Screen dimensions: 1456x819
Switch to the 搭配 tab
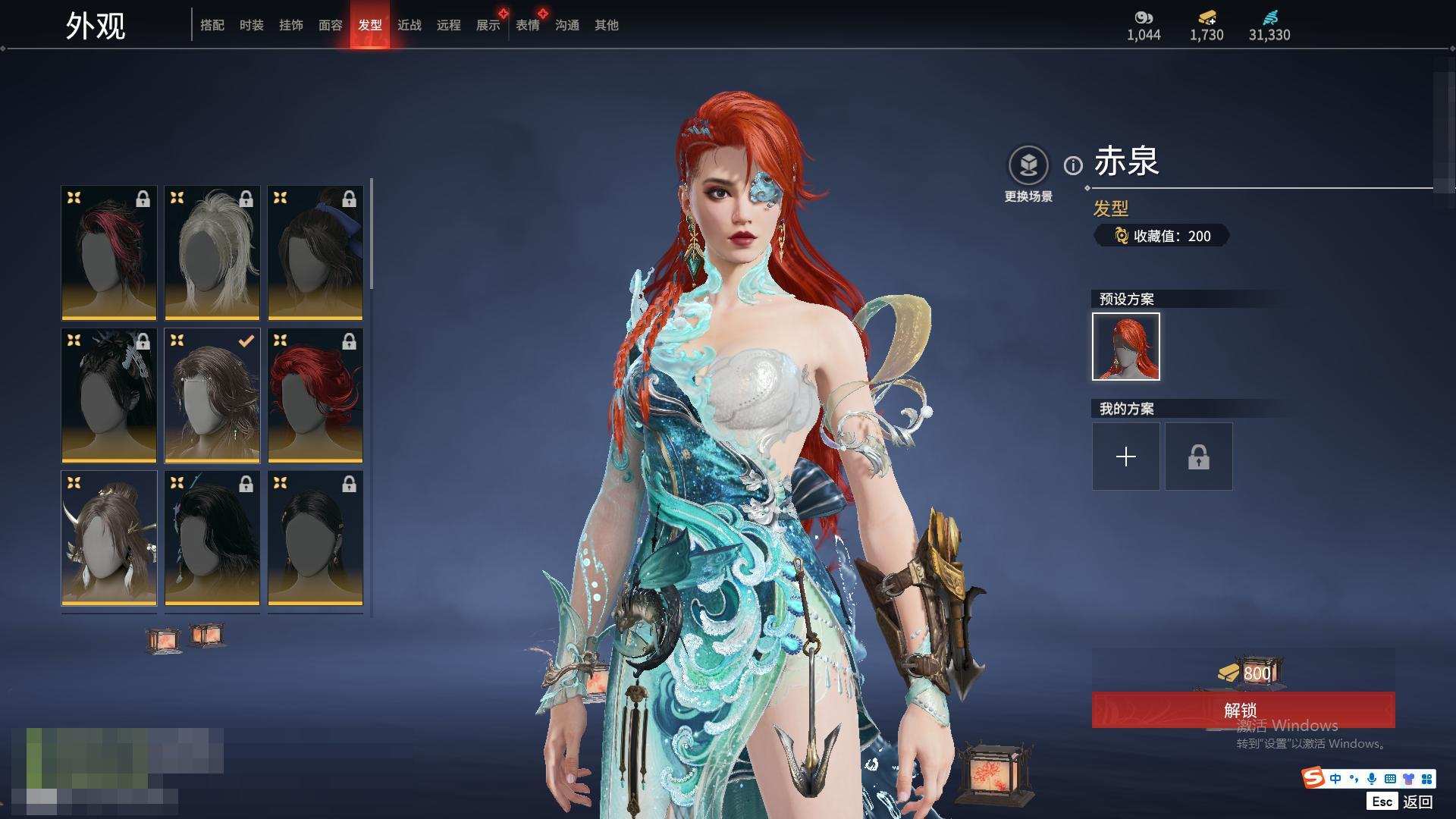click(x=212, y=25)
